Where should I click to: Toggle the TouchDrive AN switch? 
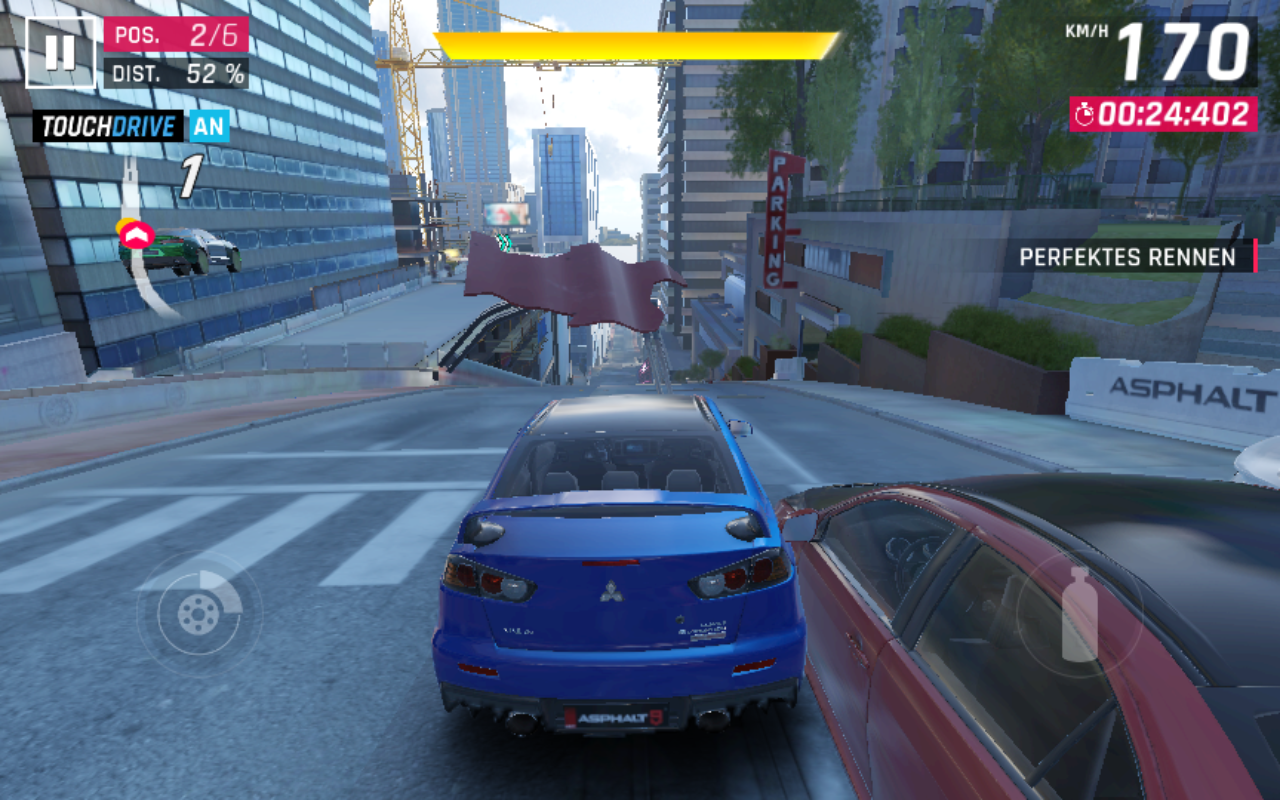click(x=209, y=126)
